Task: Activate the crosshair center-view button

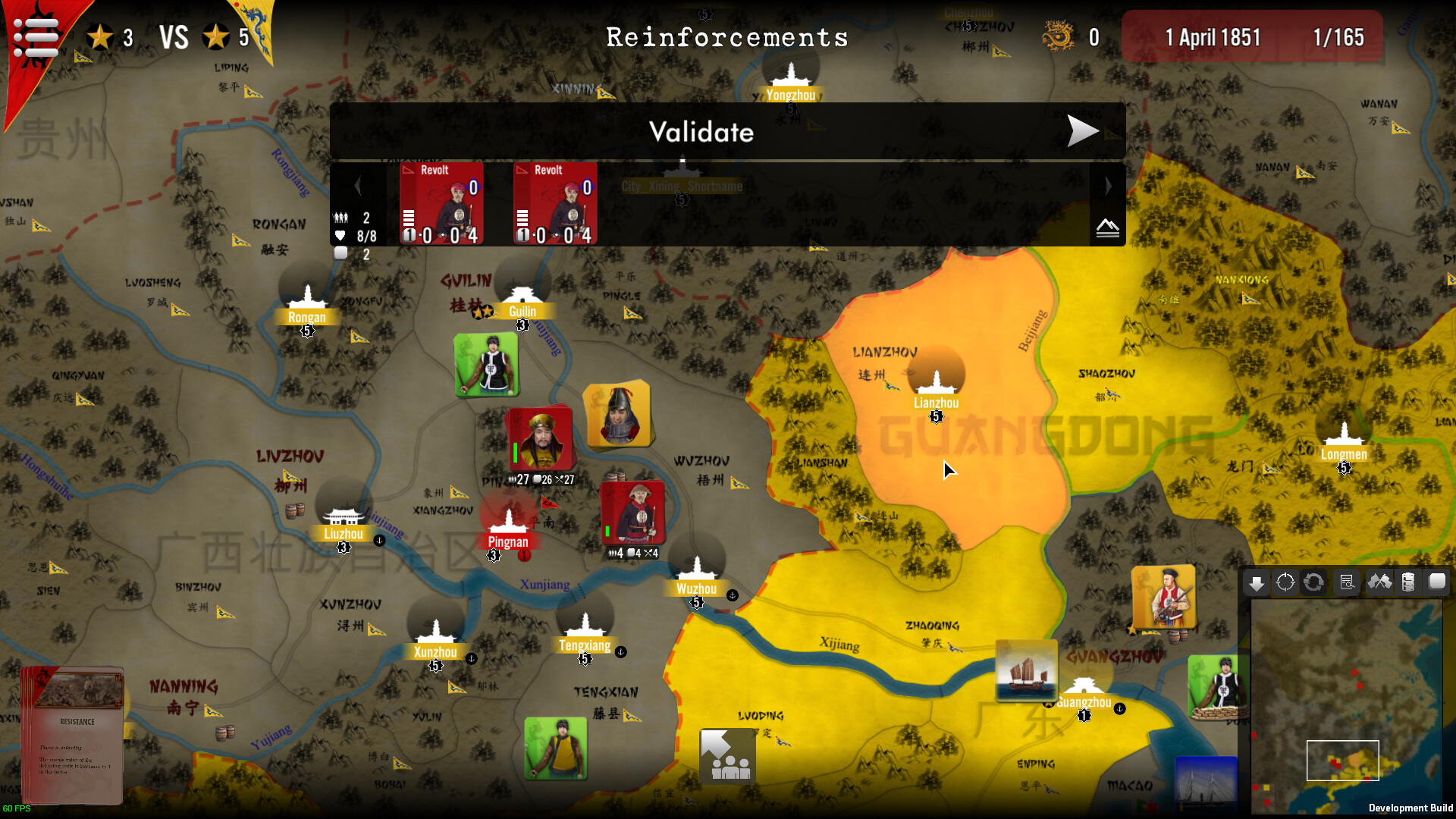Action: coord(1285,582)
